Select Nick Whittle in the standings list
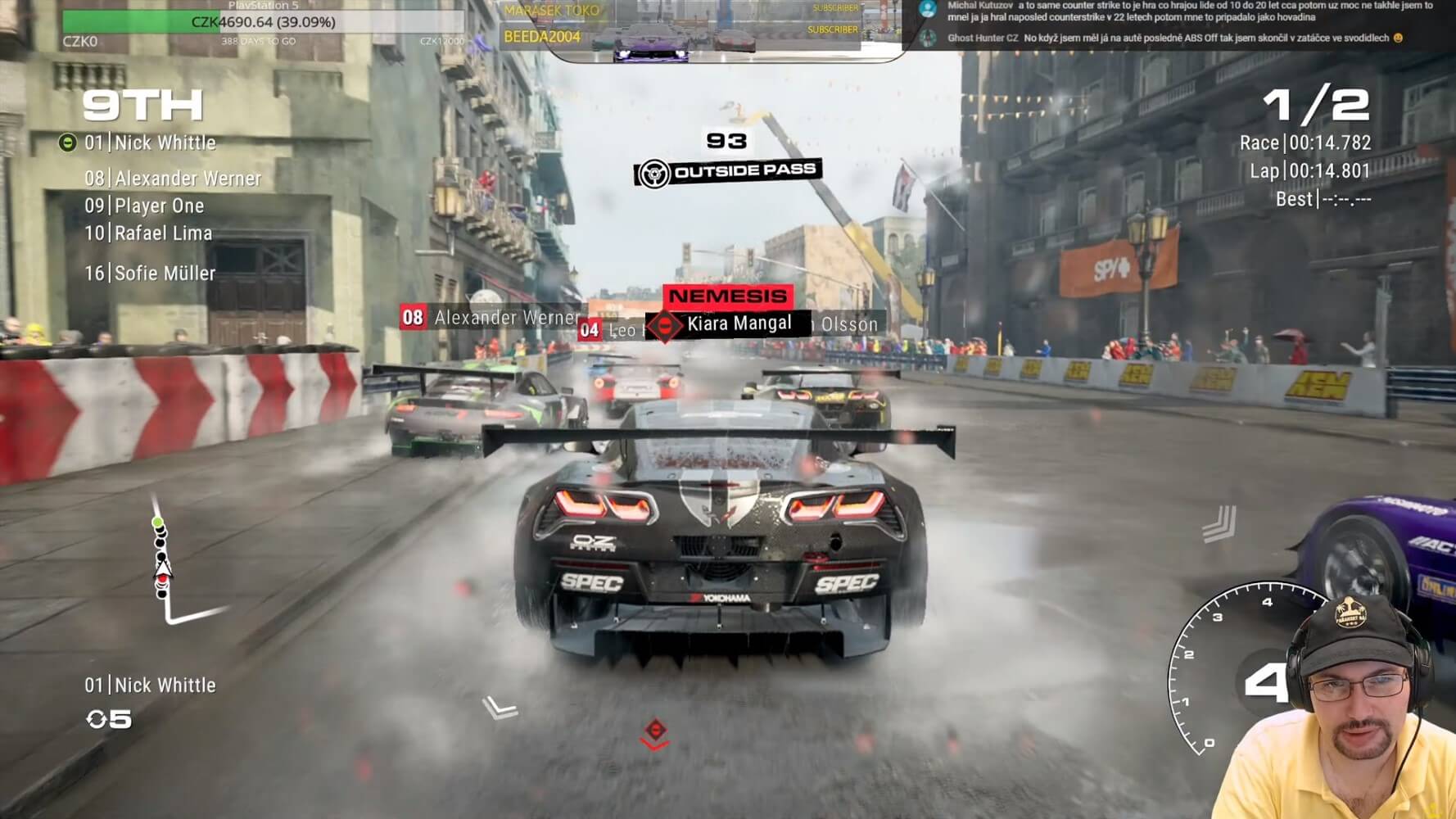This screenshot has height=819, width=1456. [150, 143]
